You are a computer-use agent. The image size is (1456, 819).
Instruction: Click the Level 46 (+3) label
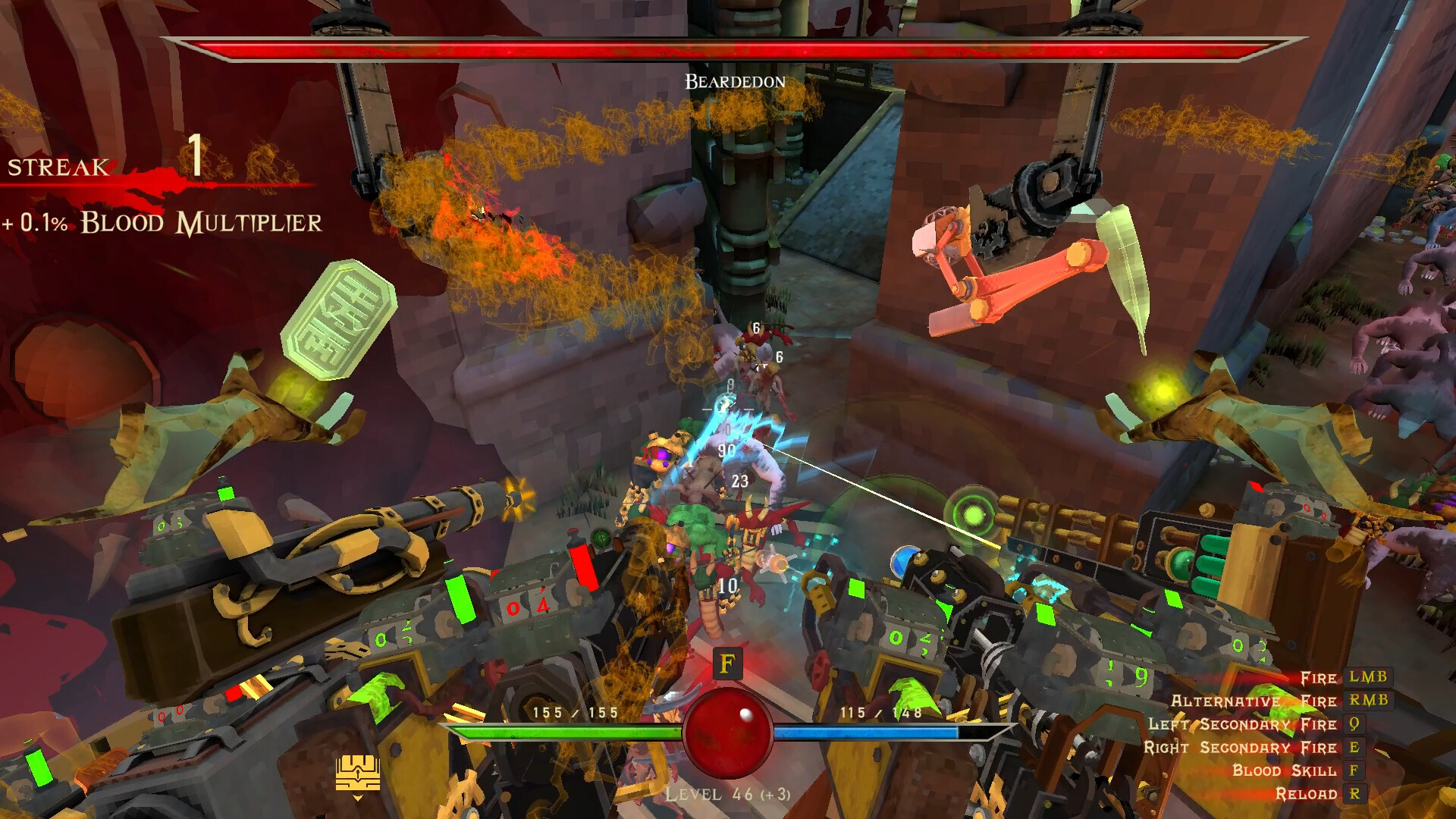click(729, 794)
